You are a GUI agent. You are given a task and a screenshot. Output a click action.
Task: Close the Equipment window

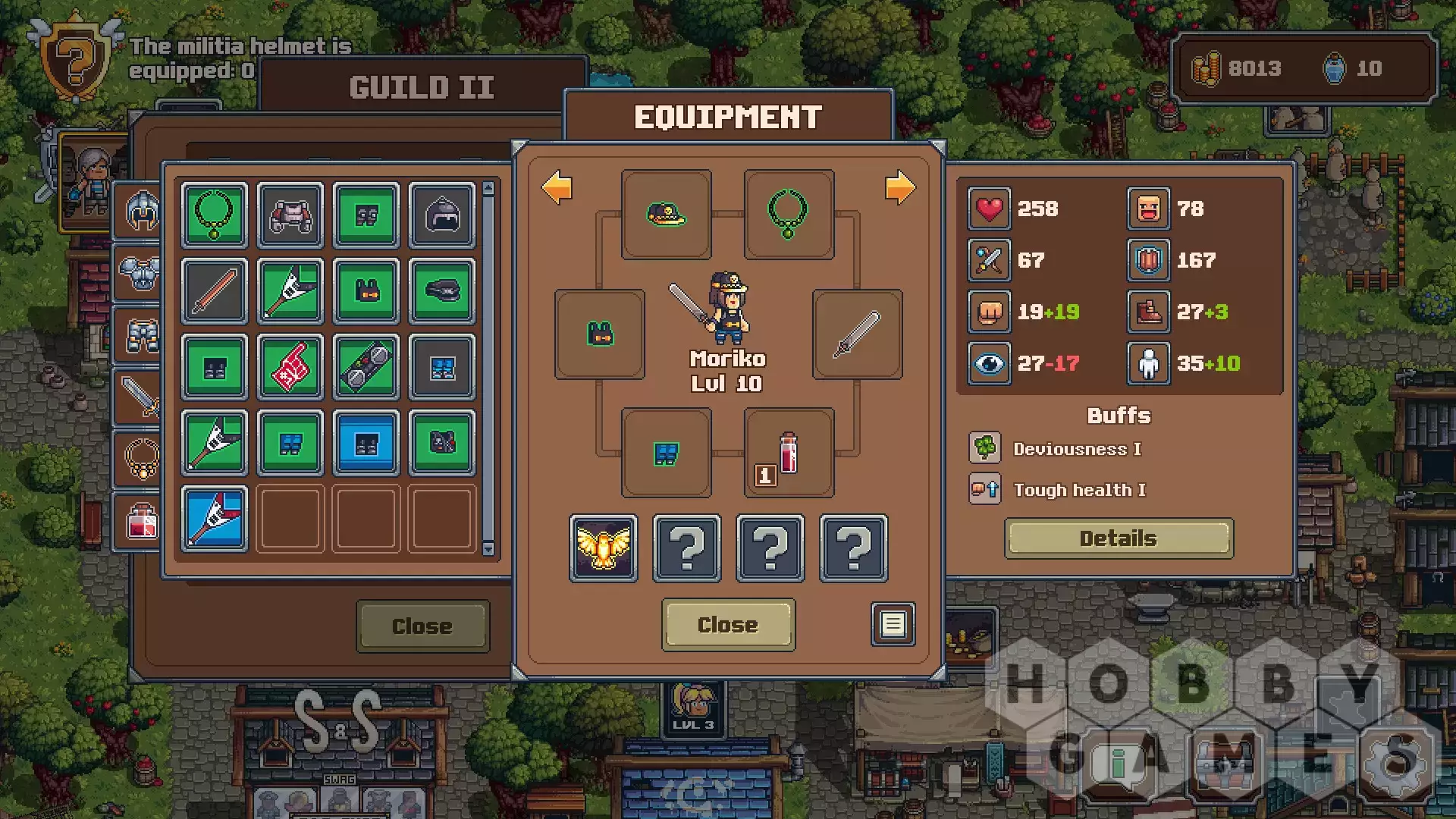(x=728, y=624)
